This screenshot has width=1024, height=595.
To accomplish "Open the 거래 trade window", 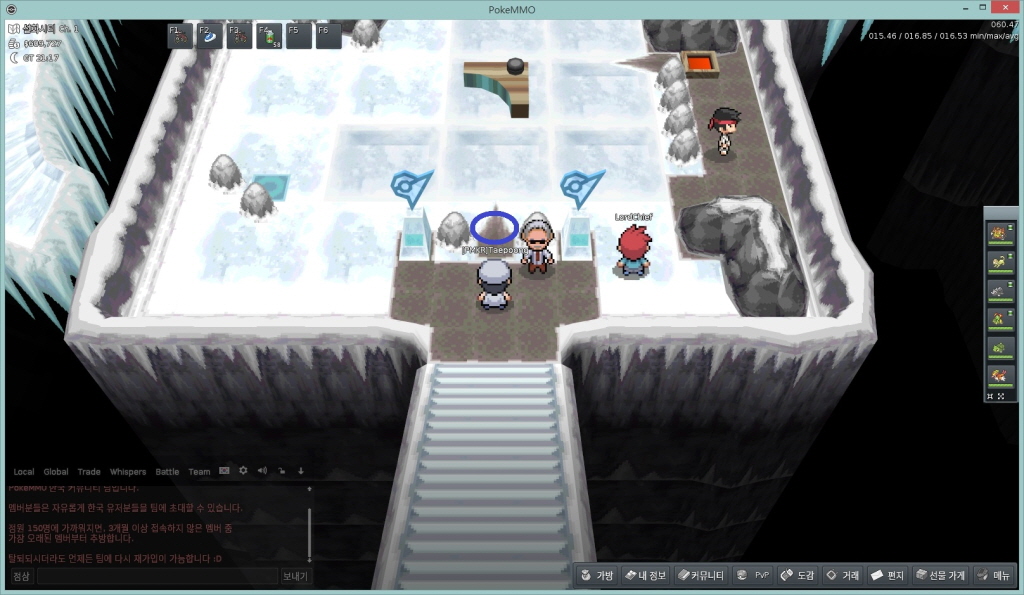I will [x=841, y=575].
